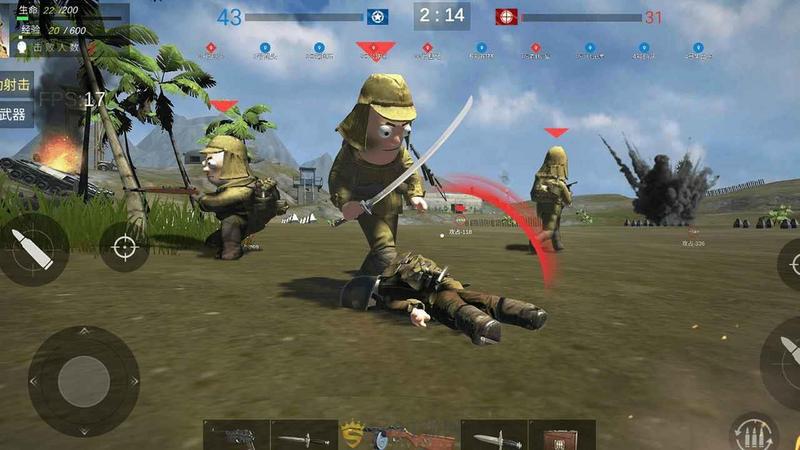
Task: Tap the right-edge crosshair aim button
Action: [790, 263]
